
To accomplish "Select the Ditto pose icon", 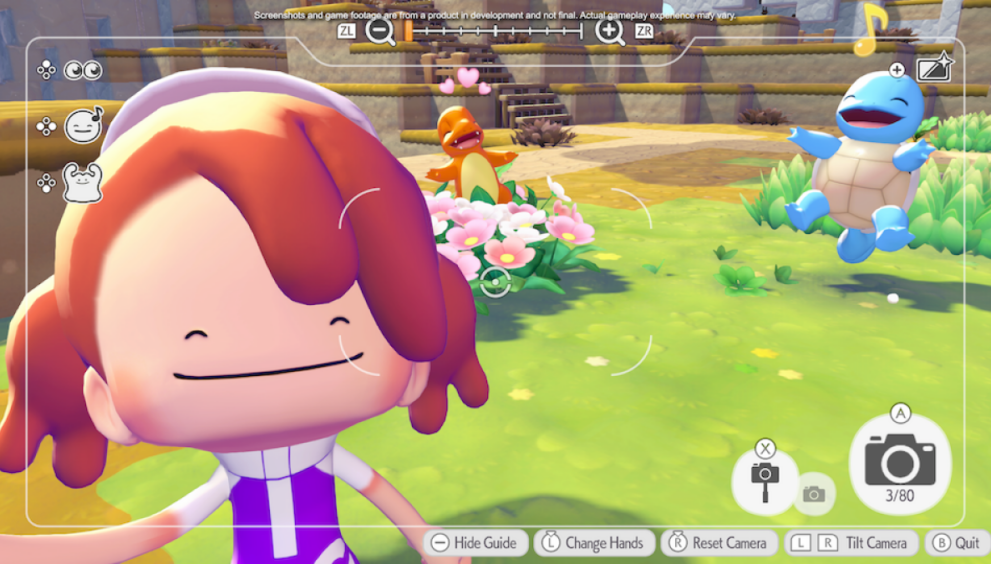I will point(83,183).
